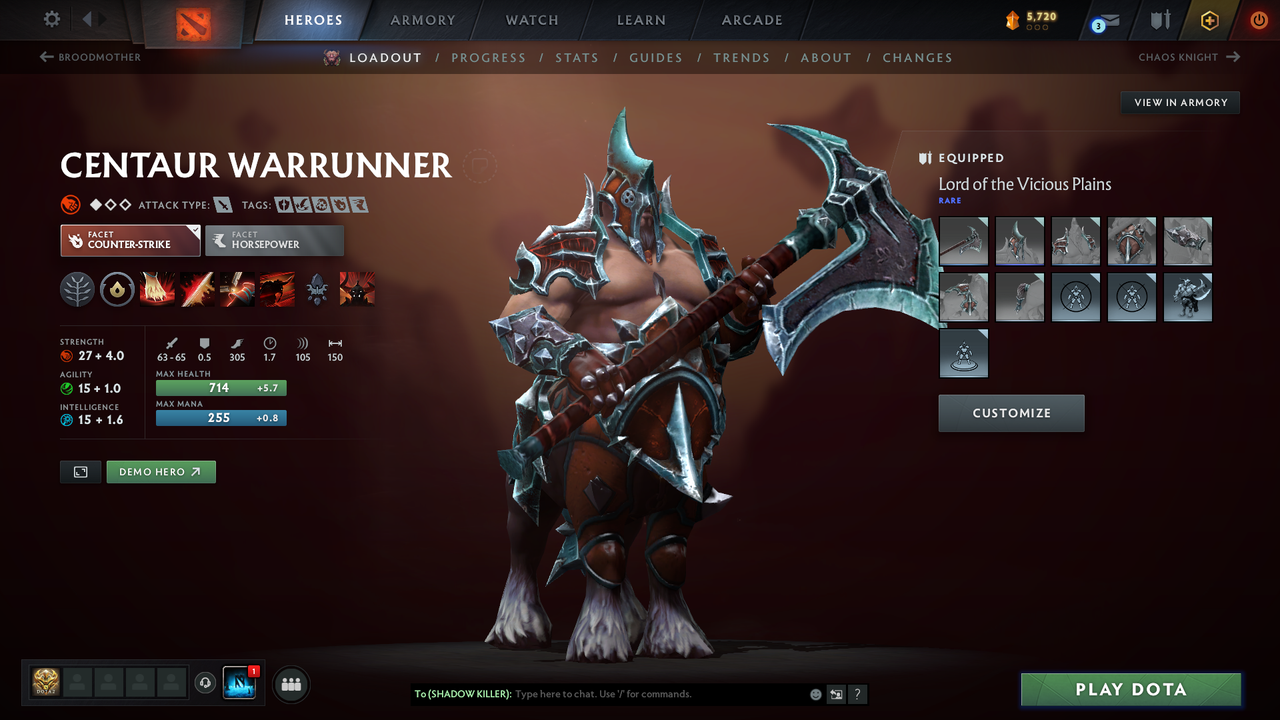
Task: Select the Hoof Stomp ability icon
Action: click(158, 289)
